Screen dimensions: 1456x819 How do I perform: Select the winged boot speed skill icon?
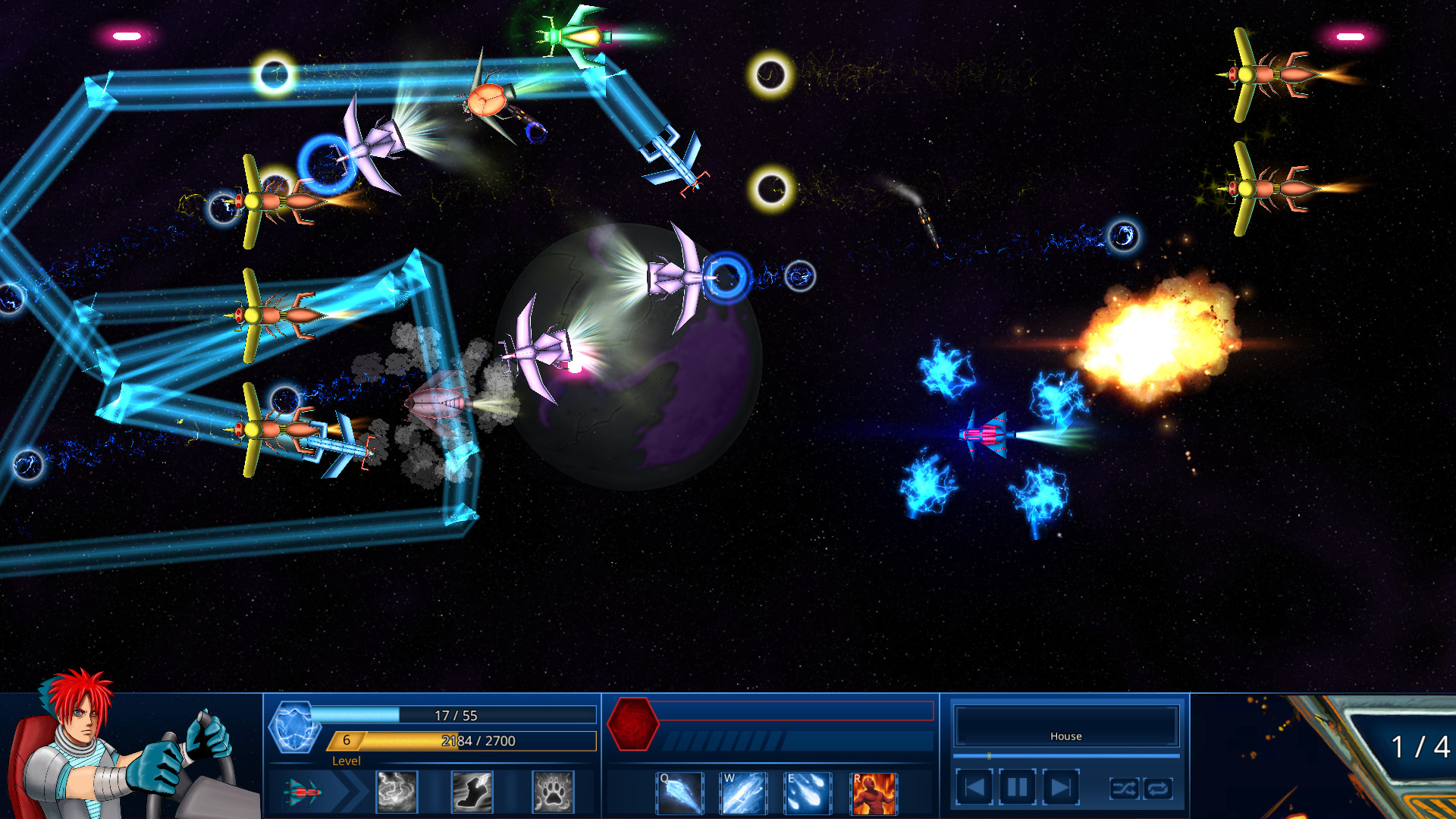tap(473, 792)
